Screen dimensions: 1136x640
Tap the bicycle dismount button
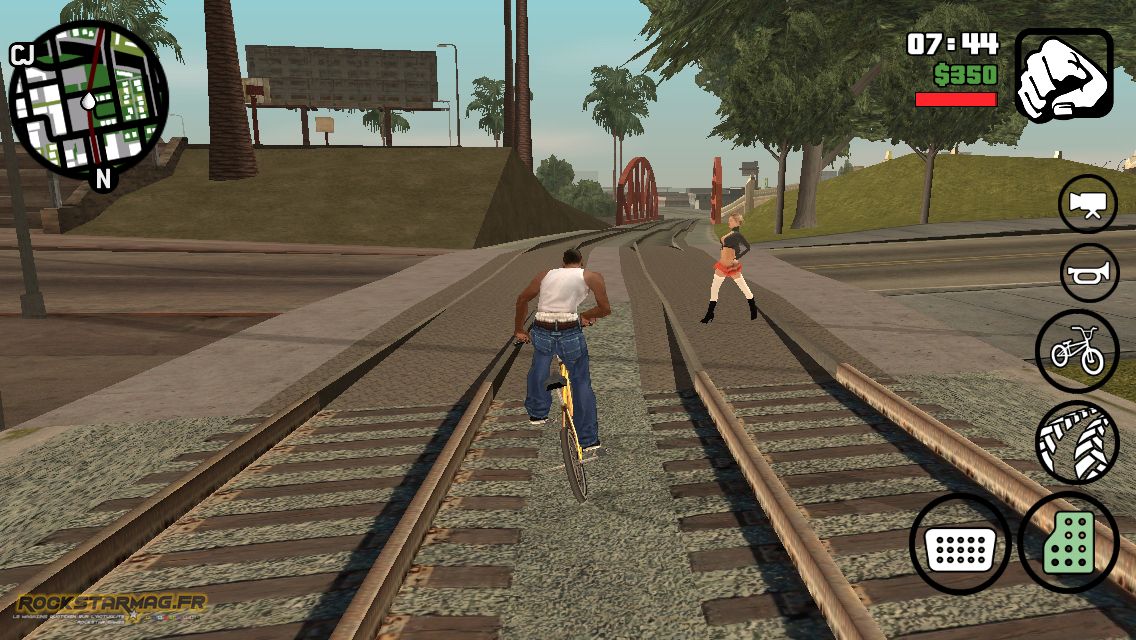tap(1077, 350)
